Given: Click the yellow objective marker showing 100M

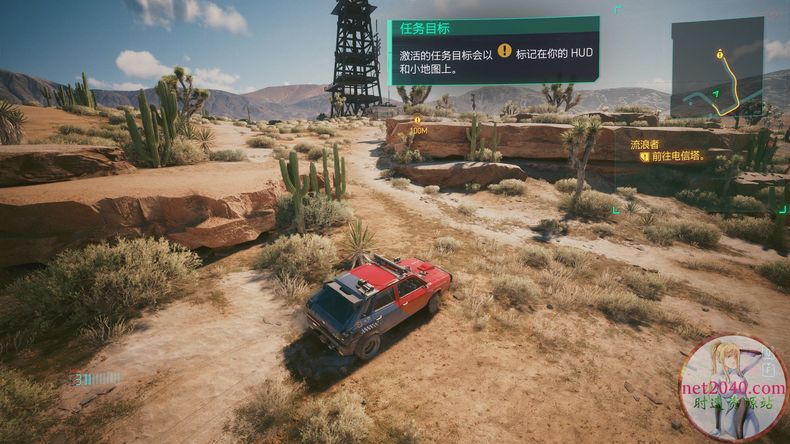Looking at the screenshot, I should coord(418,121).
